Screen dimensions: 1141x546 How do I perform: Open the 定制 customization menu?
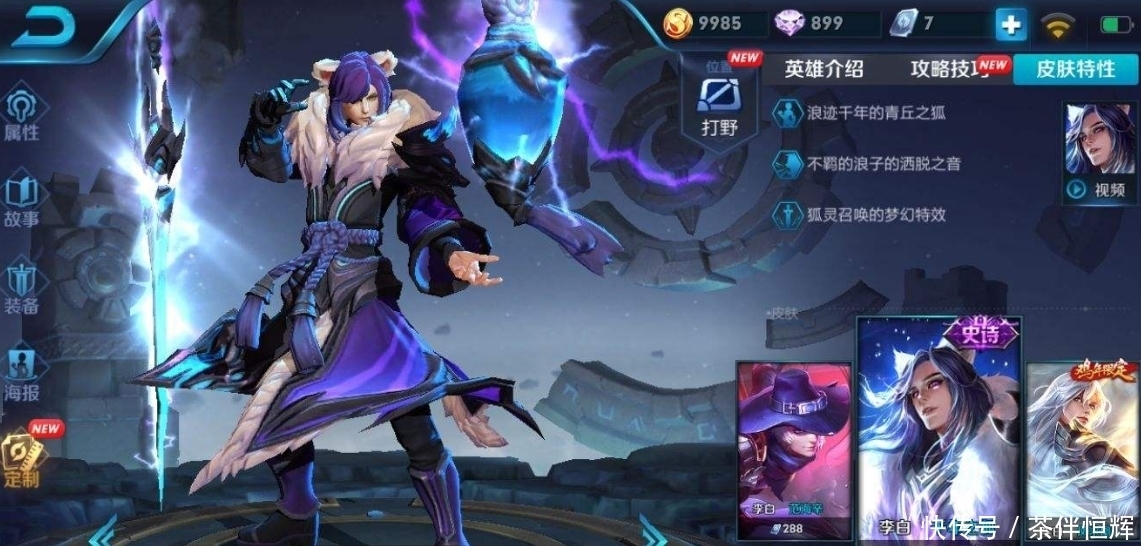pyautogui.click(x=22, y=458)
